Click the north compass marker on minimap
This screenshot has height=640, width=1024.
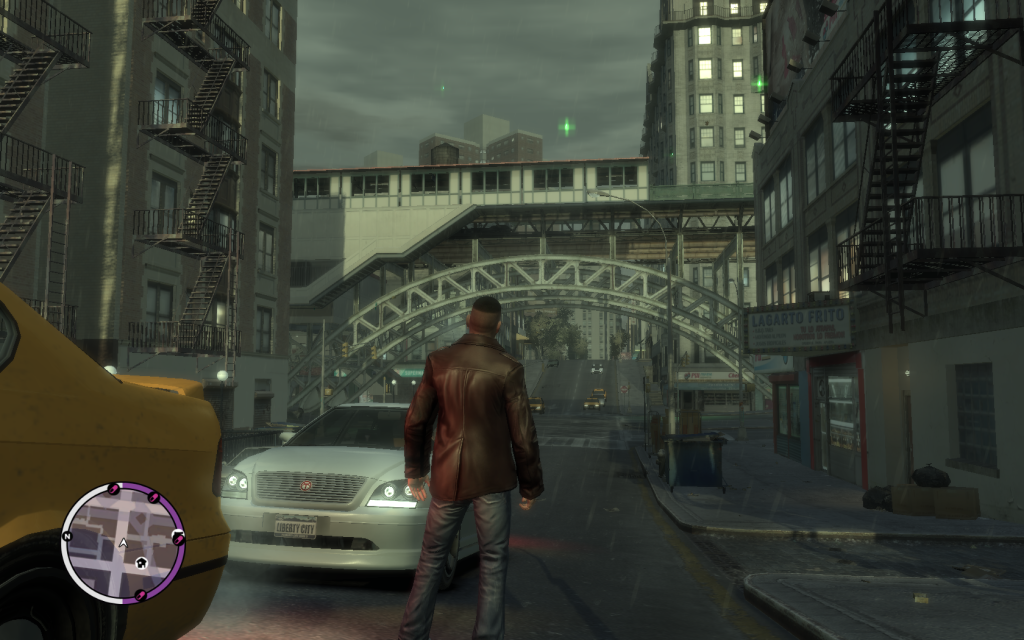[x=67, y=536]
